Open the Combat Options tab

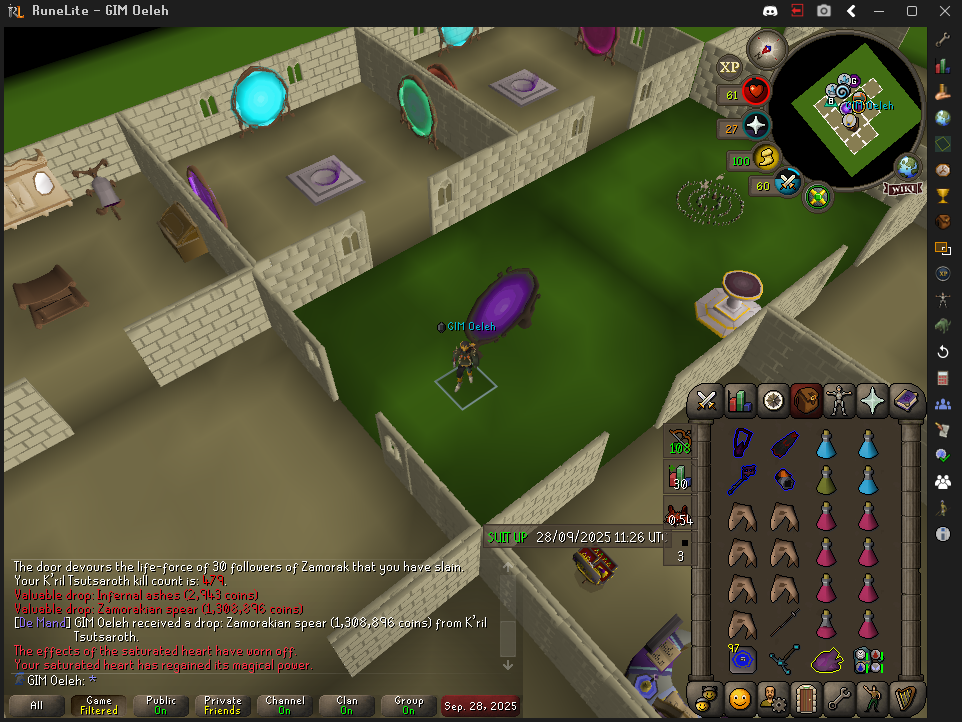(707, 401)
